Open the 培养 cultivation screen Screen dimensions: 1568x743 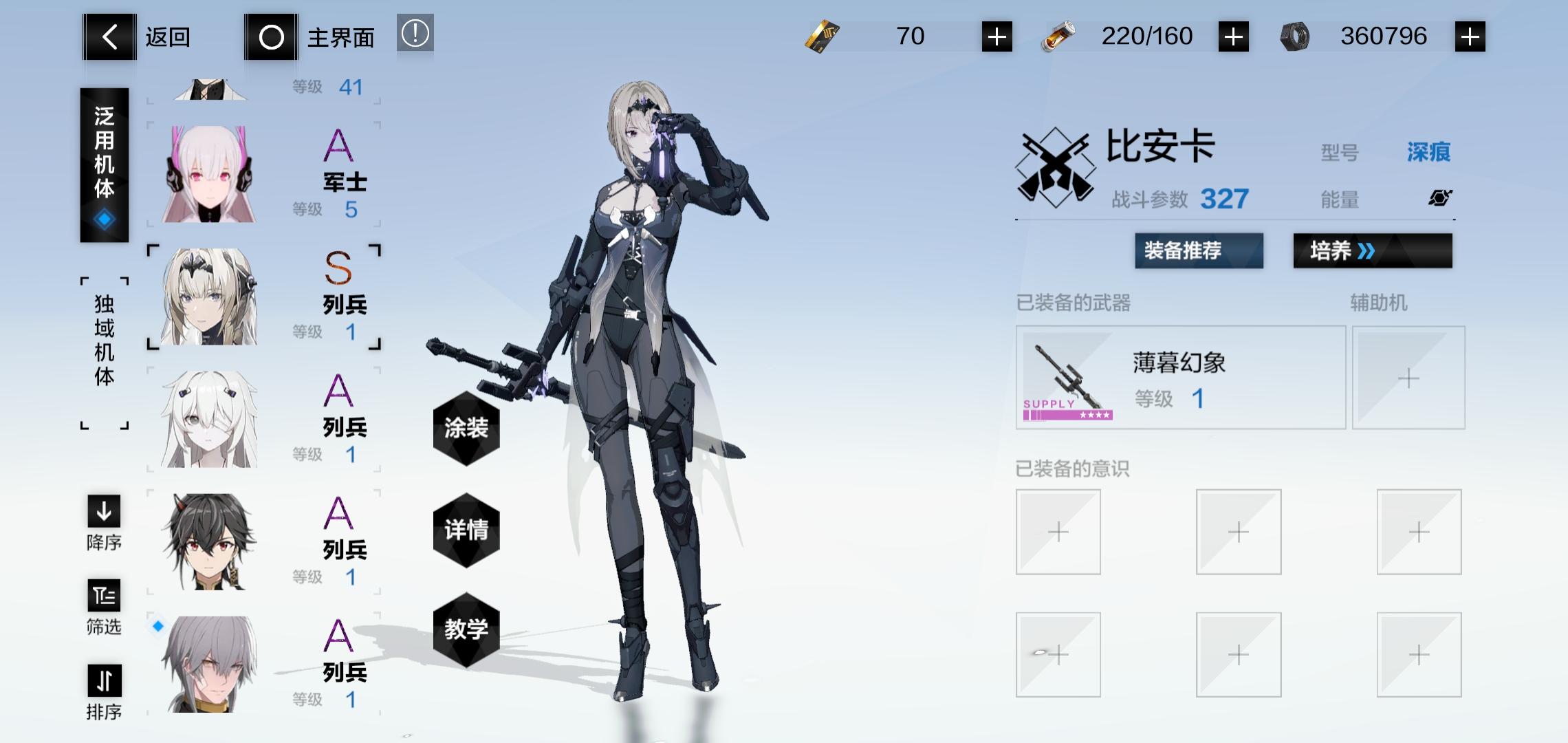(x=1372, y=252)
